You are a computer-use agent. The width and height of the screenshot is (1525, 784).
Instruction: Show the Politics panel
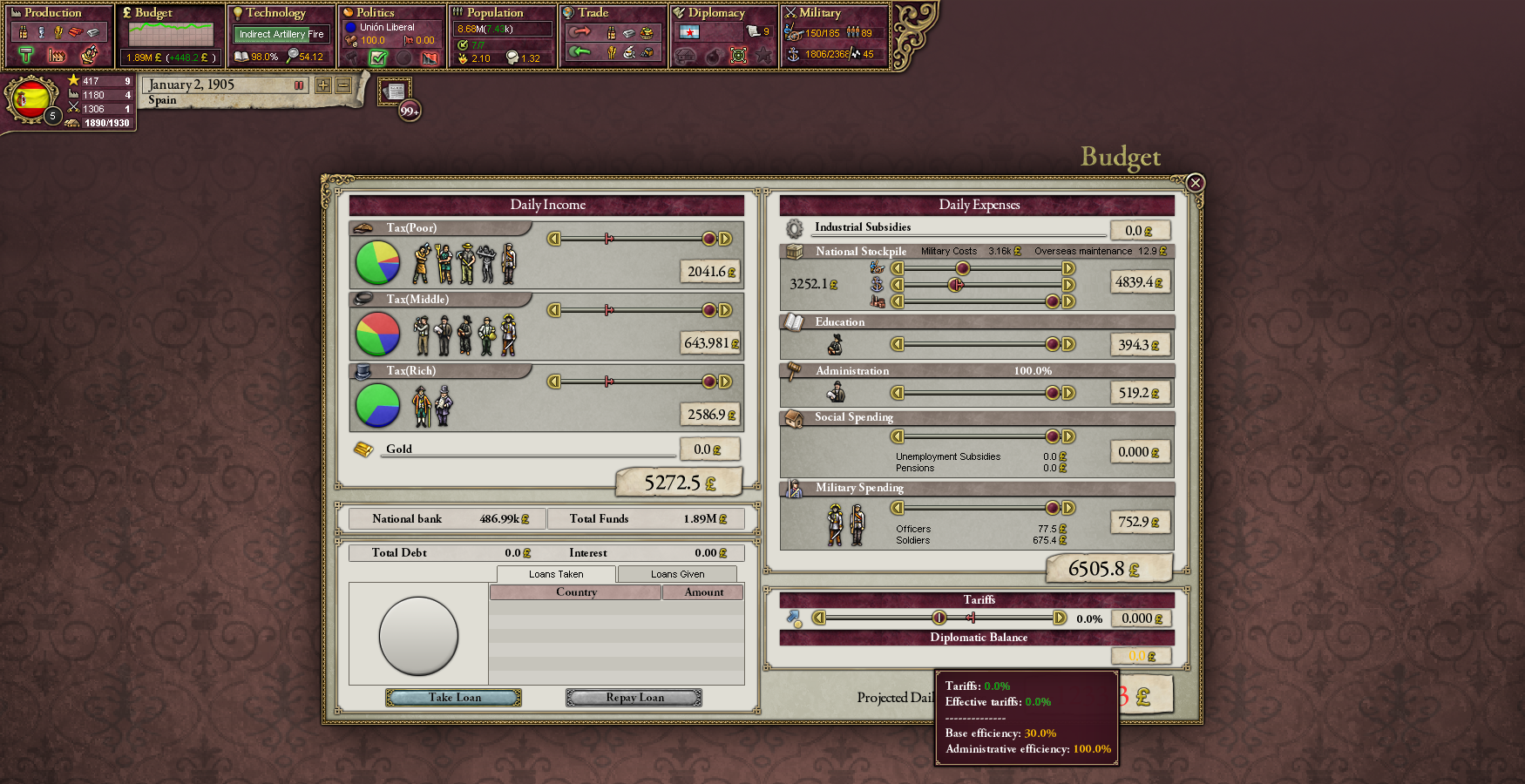(x=375, y=13)
